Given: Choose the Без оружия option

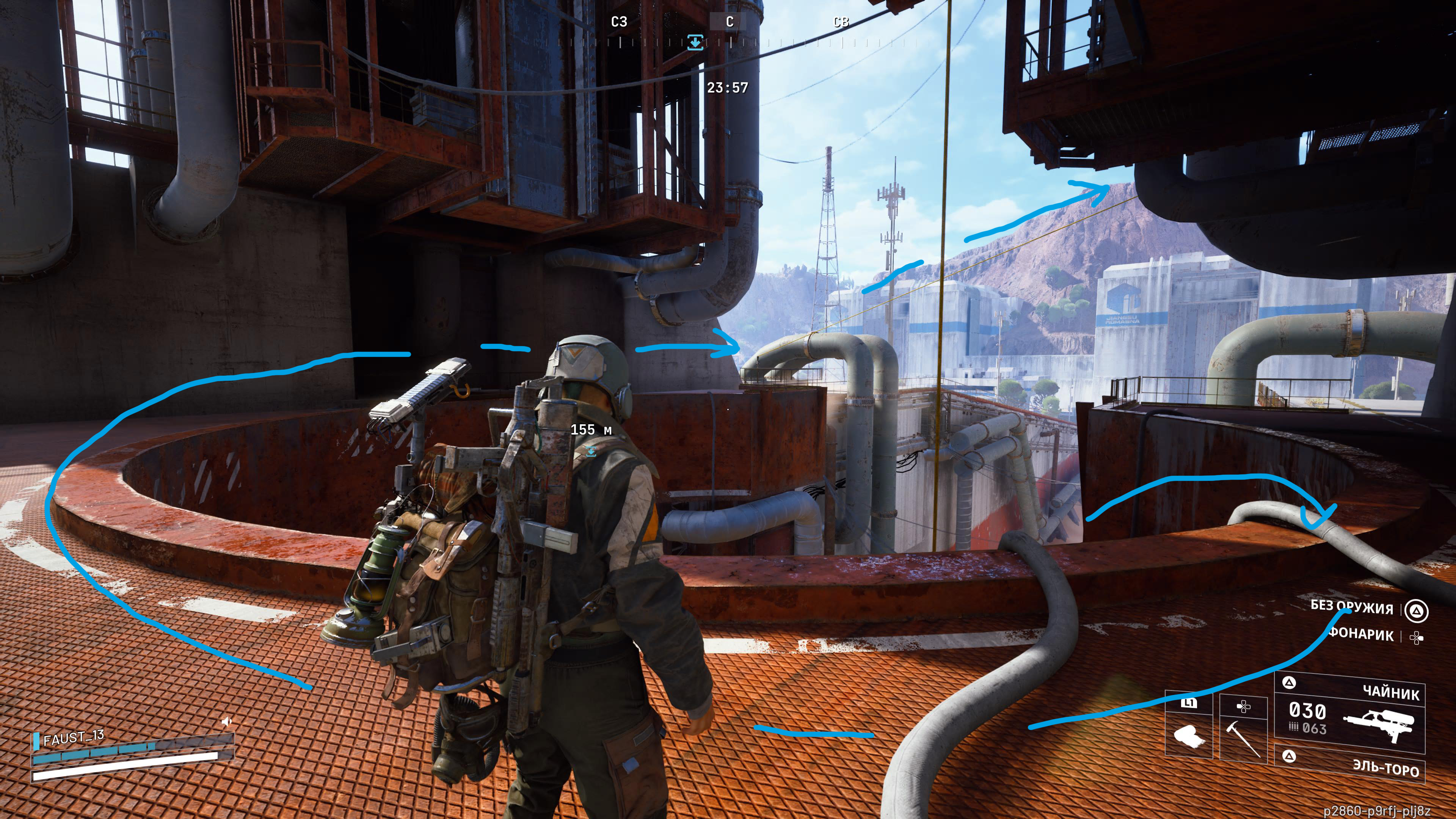Looking at the screenshot, I should tap(1352, 607).
